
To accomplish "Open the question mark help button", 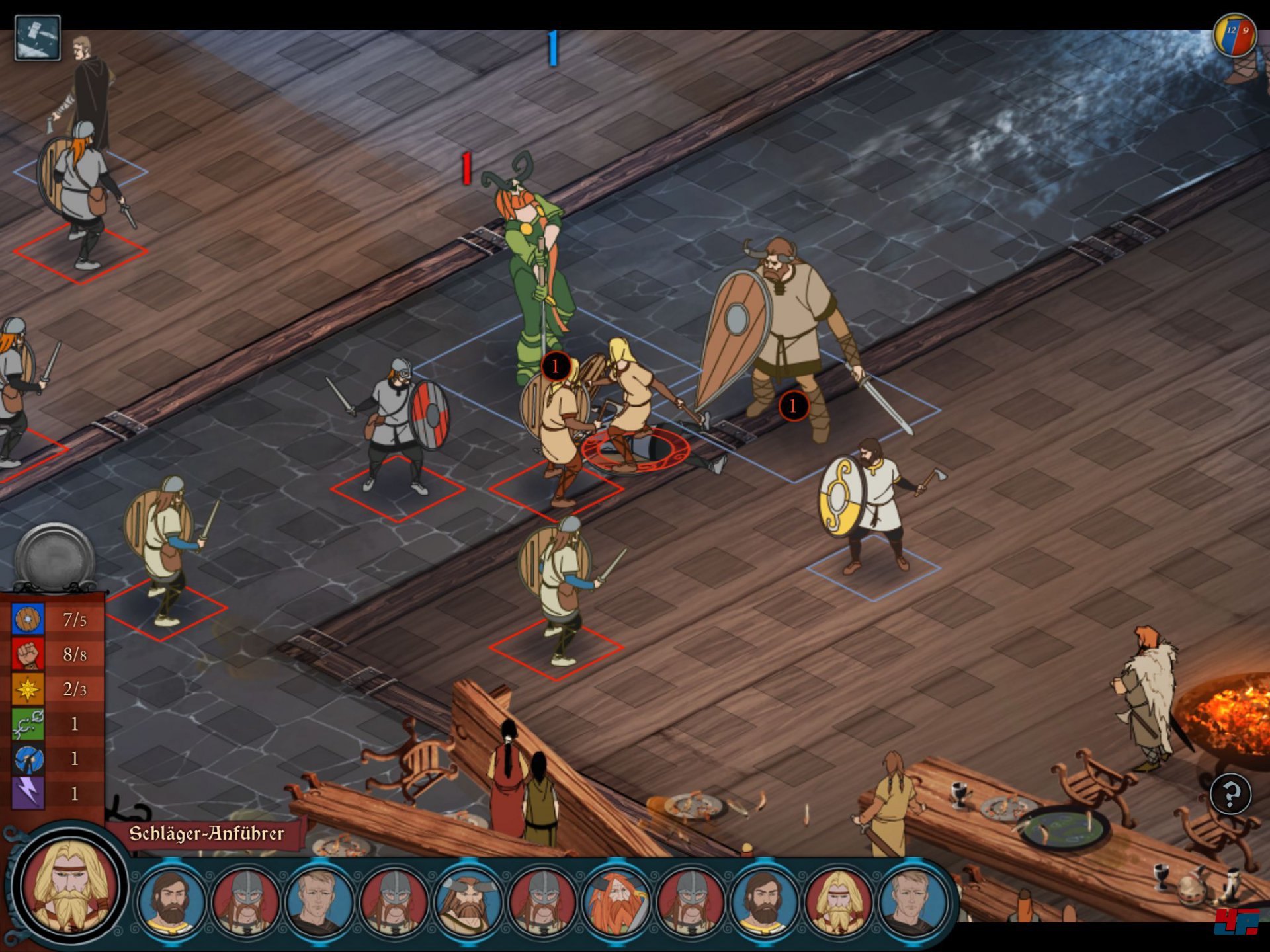I will click(1230, 793).
